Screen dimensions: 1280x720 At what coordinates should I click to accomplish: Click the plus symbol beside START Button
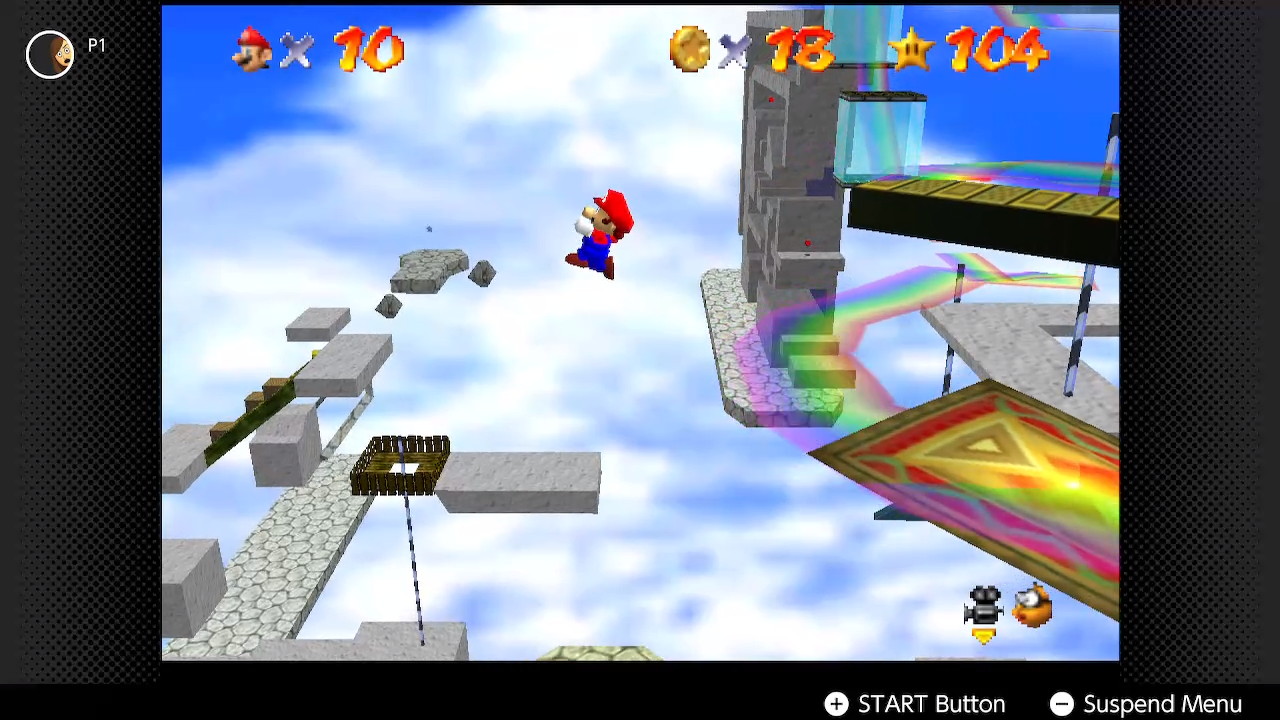click(x=836, y=704)
